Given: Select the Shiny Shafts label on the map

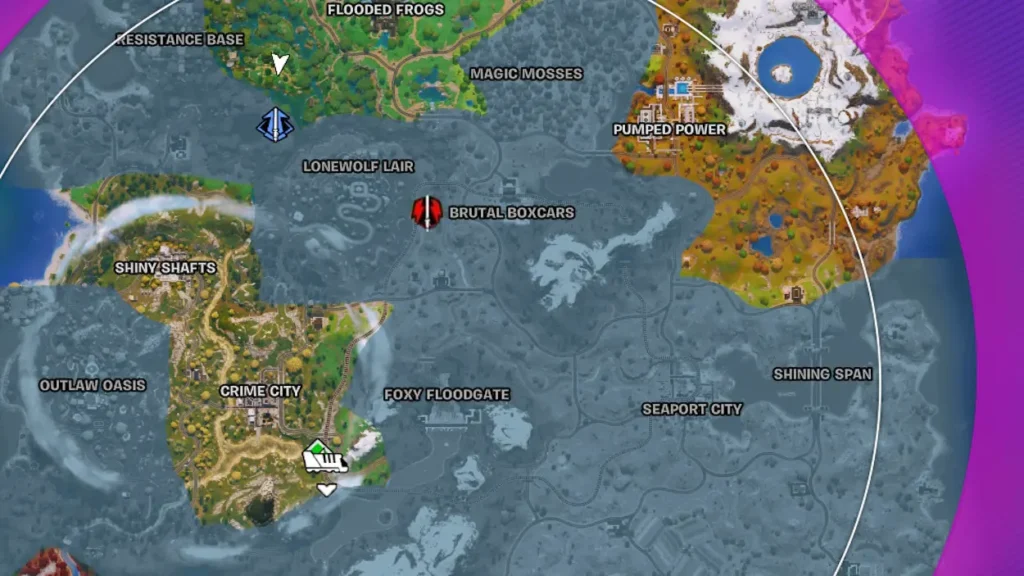Looking at the screenshot, I should (x=165, y=268).
